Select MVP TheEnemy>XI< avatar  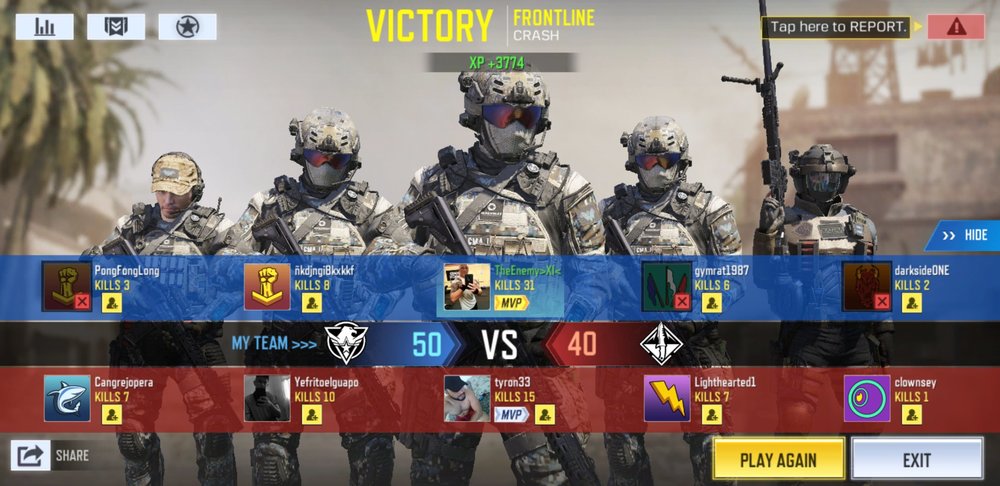click(x=467, y=286)
